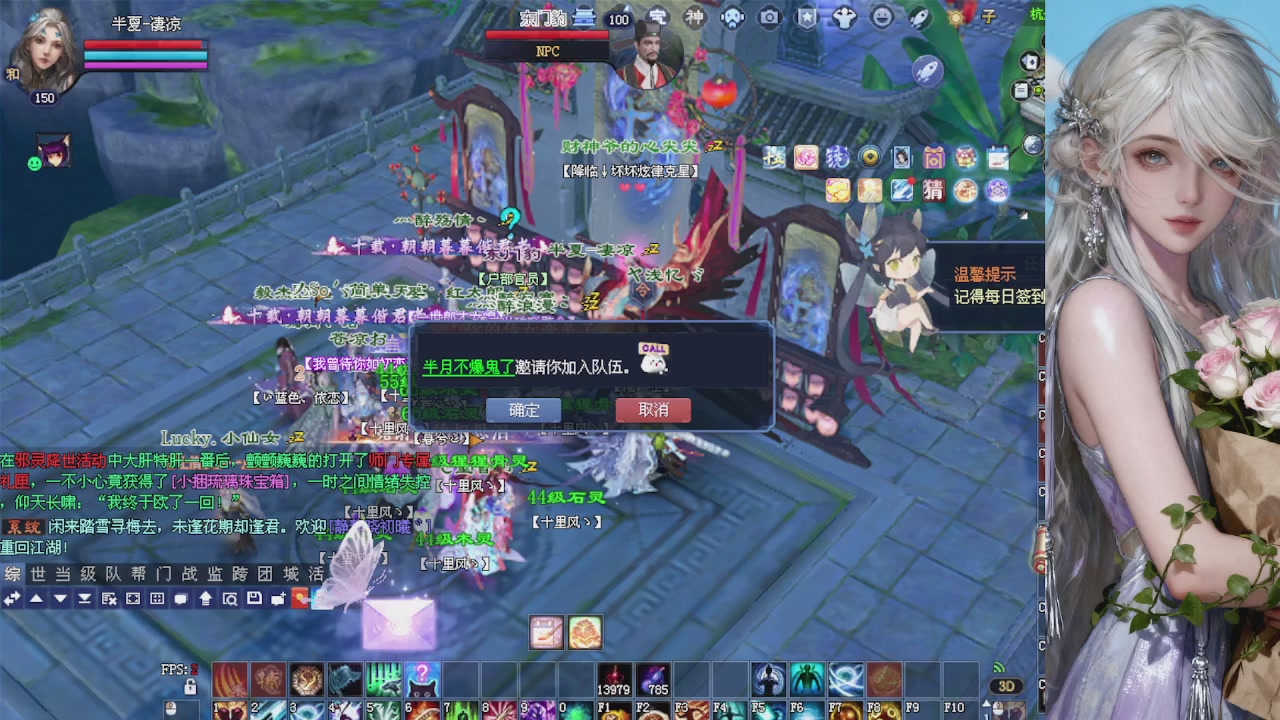Open the purple gift box icon
Viewport: 1280px width, 720px height.
tap(934, 158)
